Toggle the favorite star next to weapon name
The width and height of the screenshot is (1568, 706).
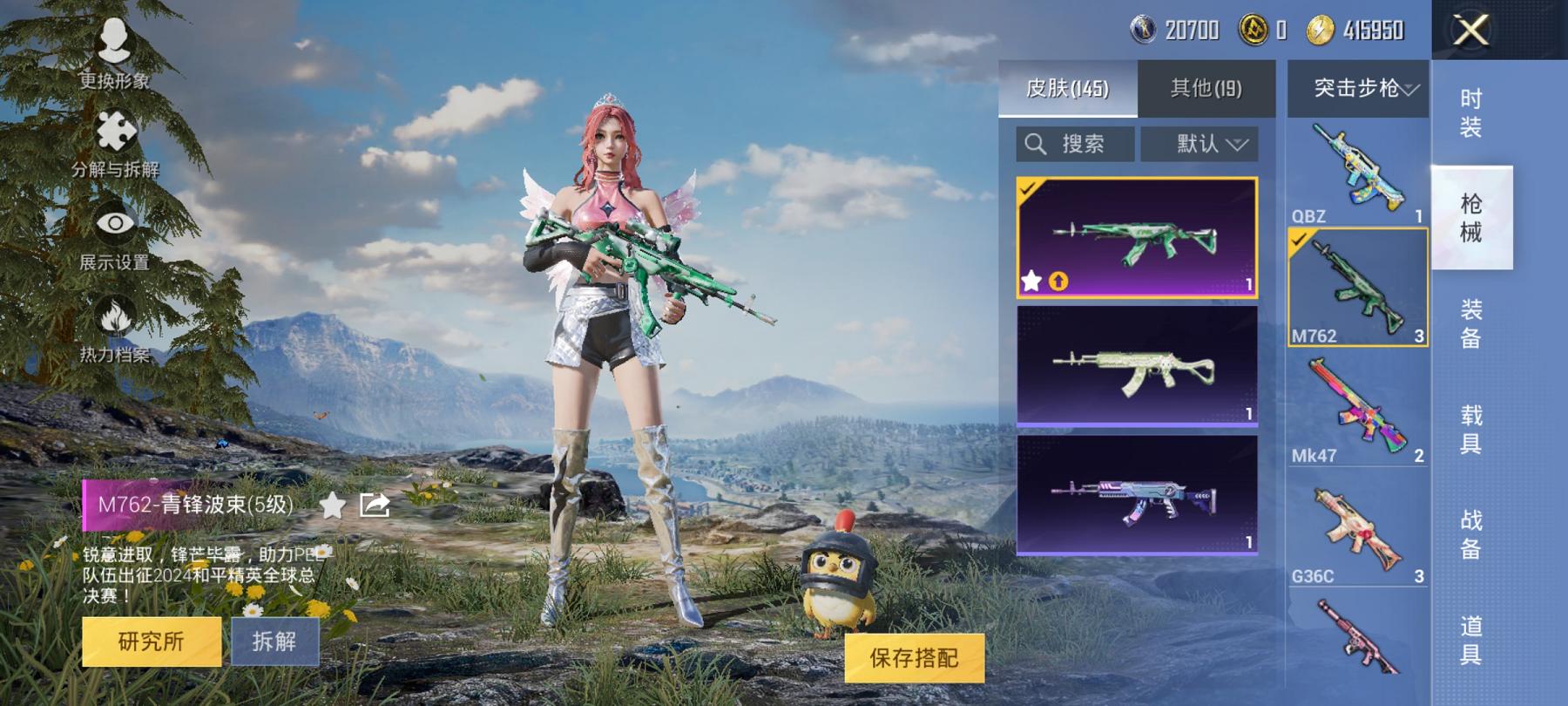click(332, 506)
